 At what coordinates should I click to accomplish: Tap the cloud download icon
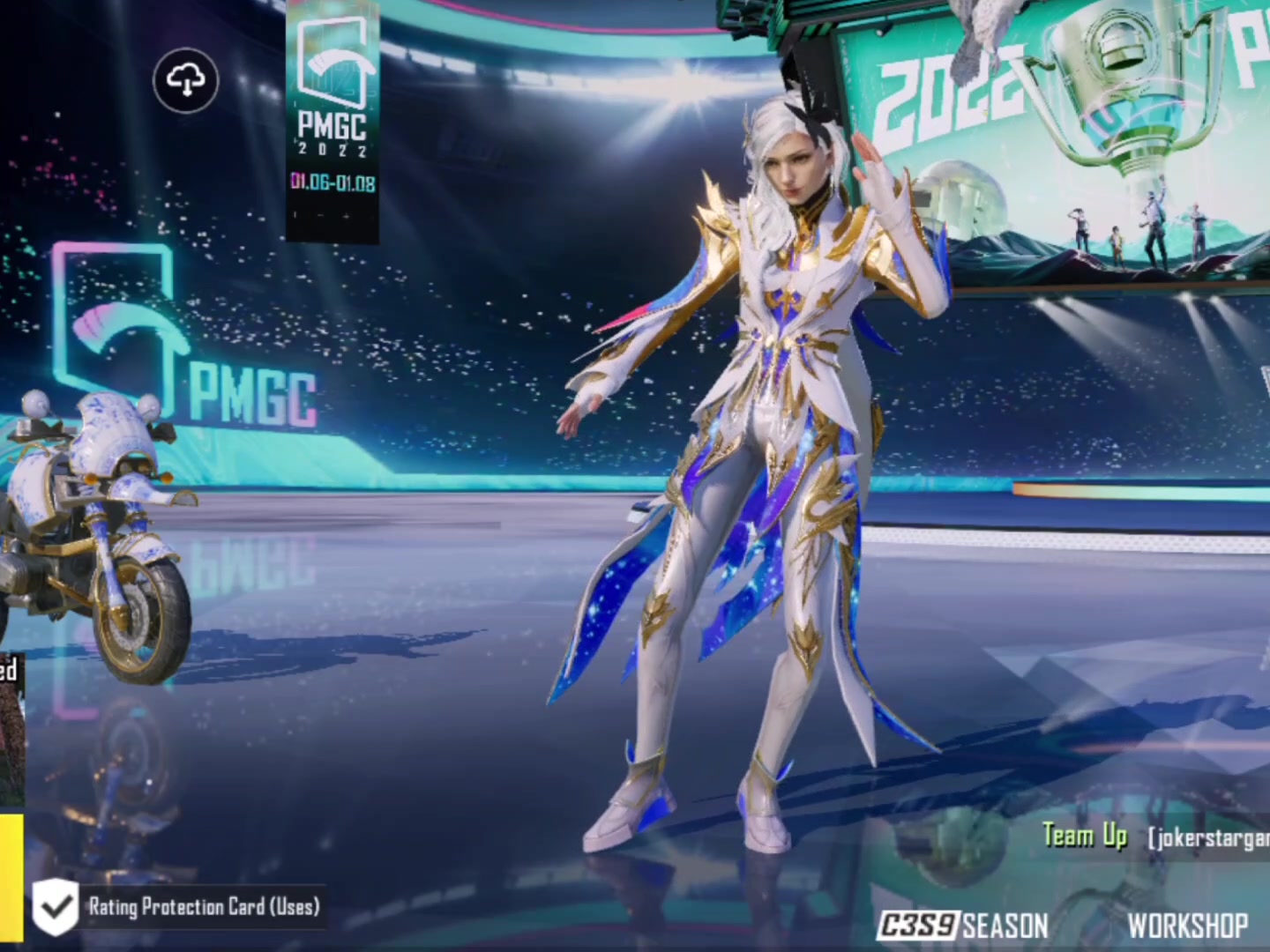pos(185,81)
